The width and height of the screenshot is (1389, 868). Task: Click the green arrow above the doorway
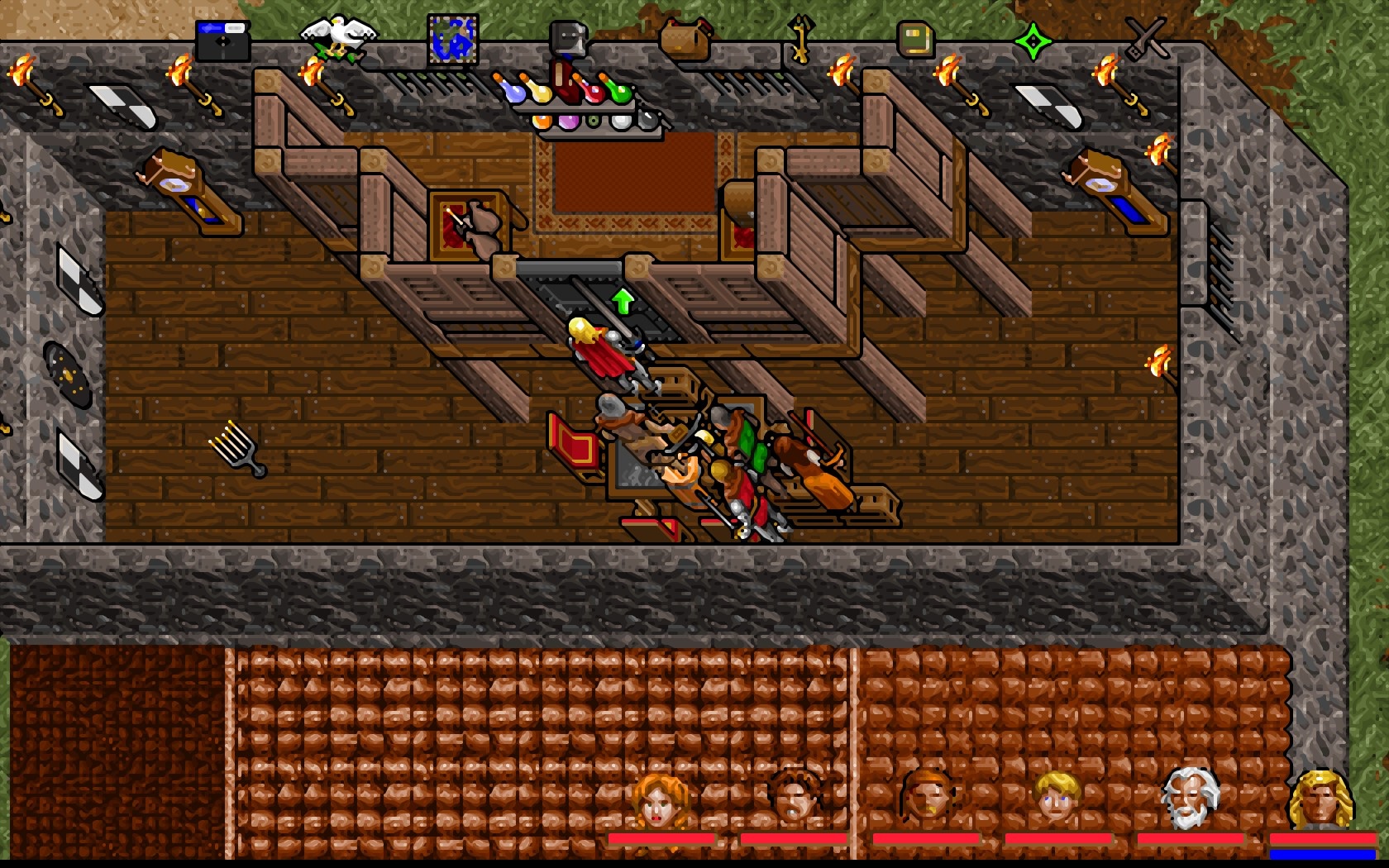[x=622, y=299]
